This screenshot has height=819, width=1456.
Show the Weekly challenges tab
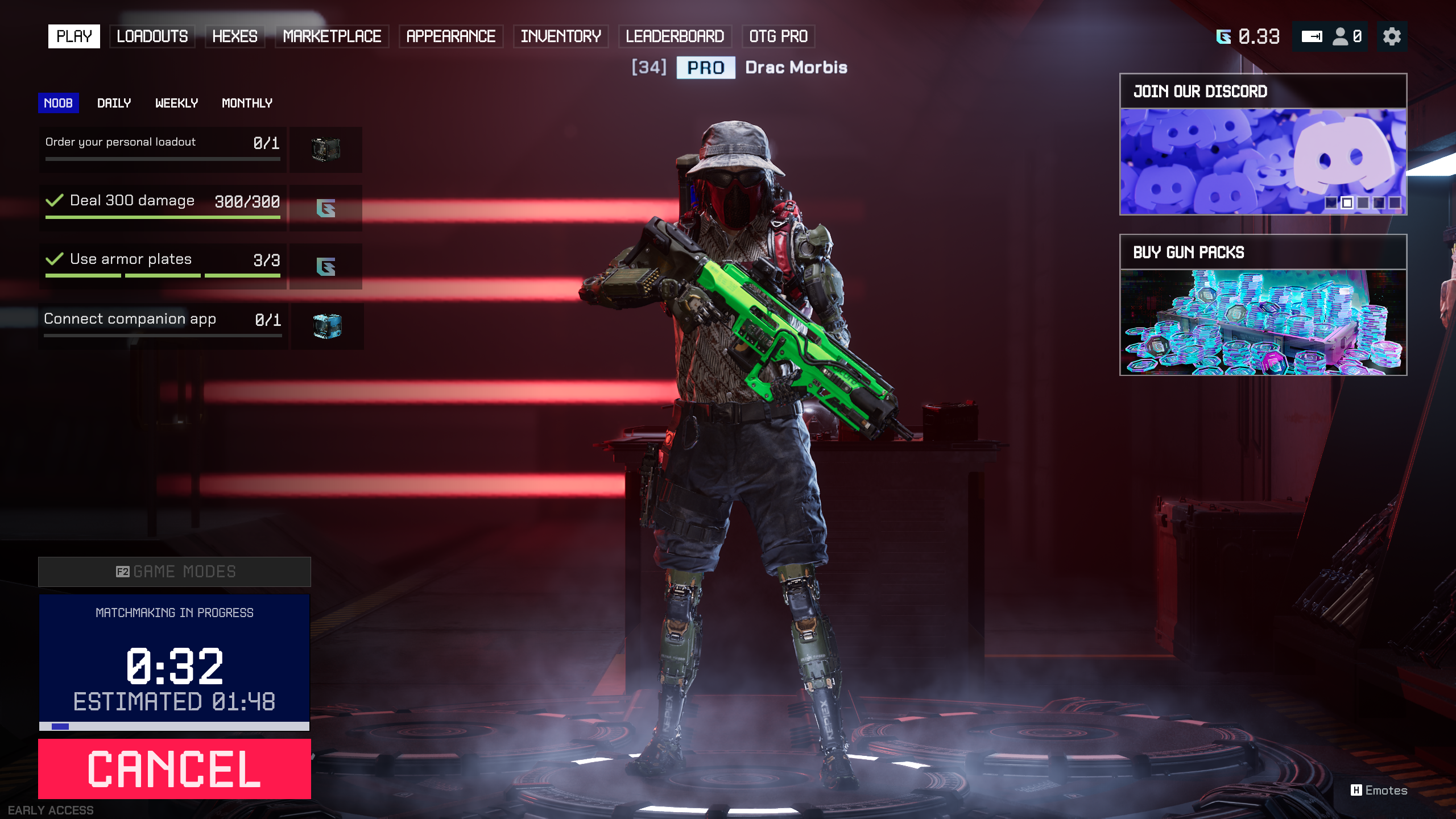176,103
